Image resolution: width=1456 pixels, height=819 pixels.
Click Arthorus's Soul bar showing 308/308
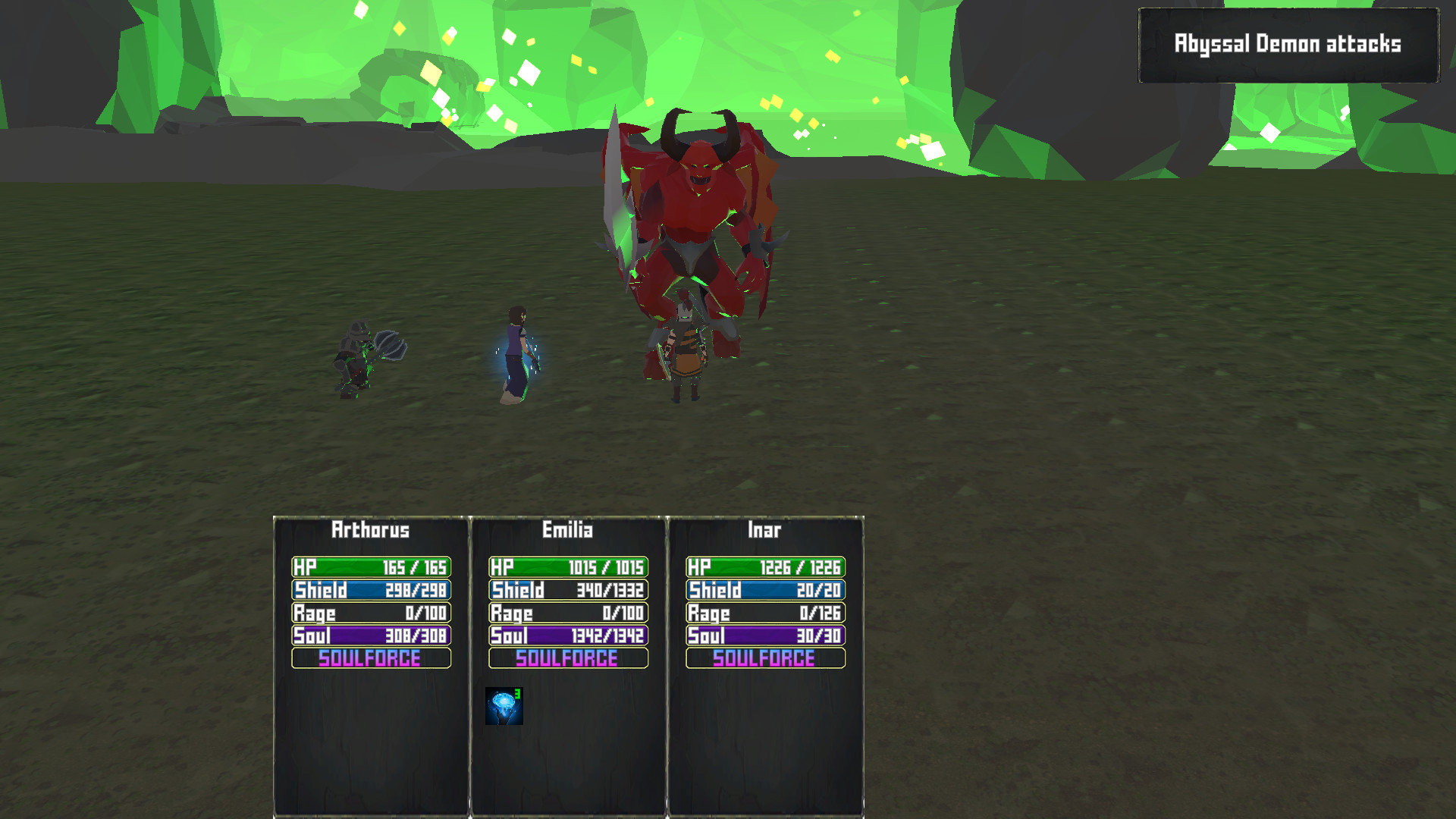tap(369, 636)
